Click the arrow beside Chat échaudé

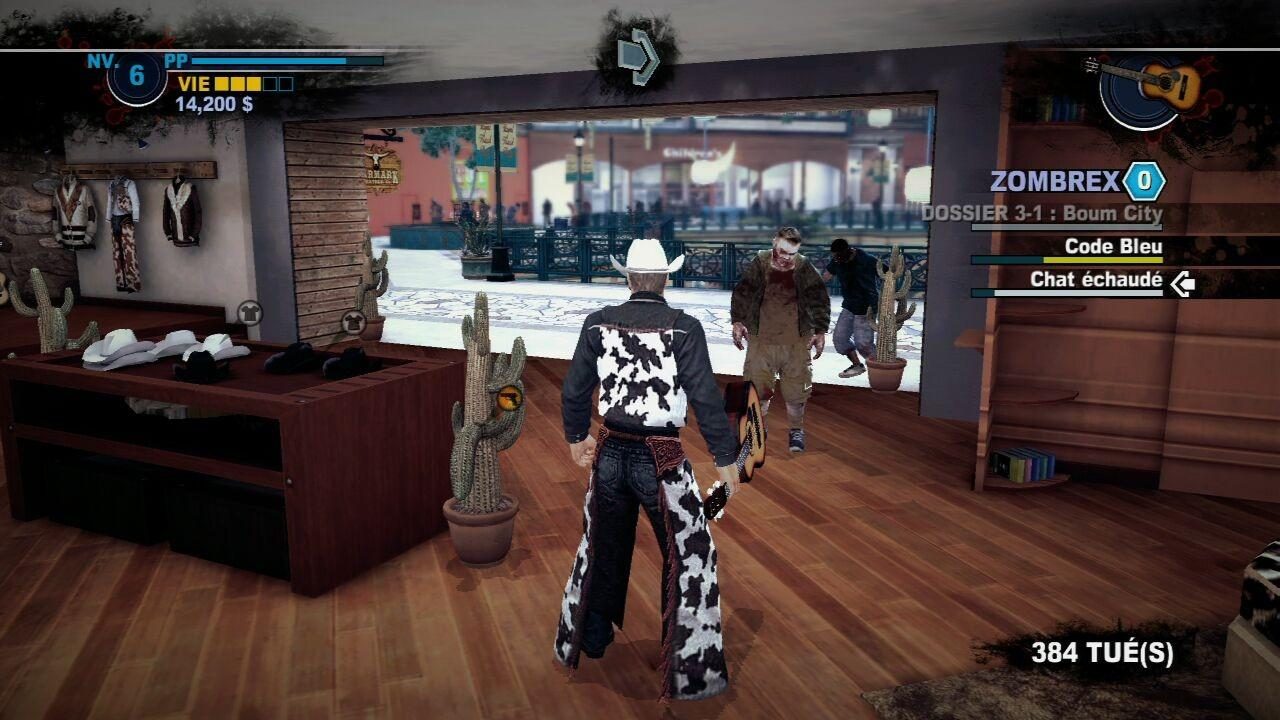point(1183,282)
